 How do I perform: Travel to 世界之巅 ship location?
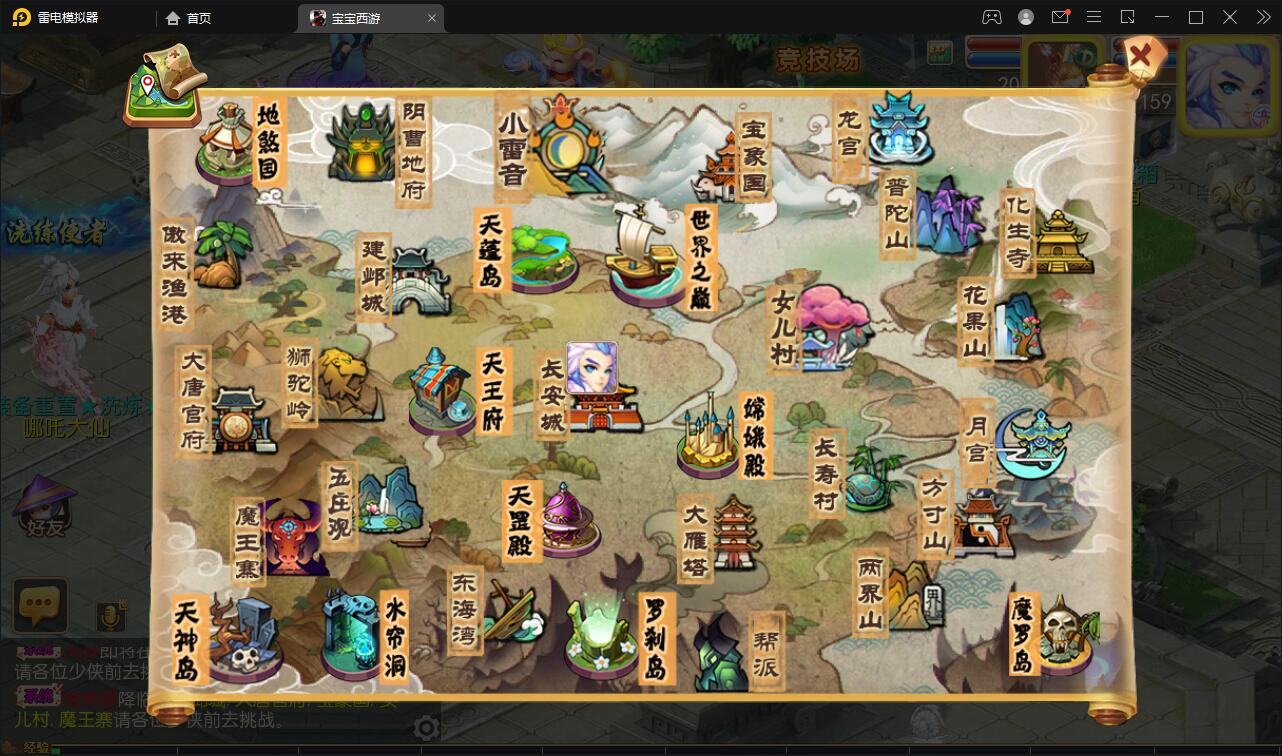(643, 252)
